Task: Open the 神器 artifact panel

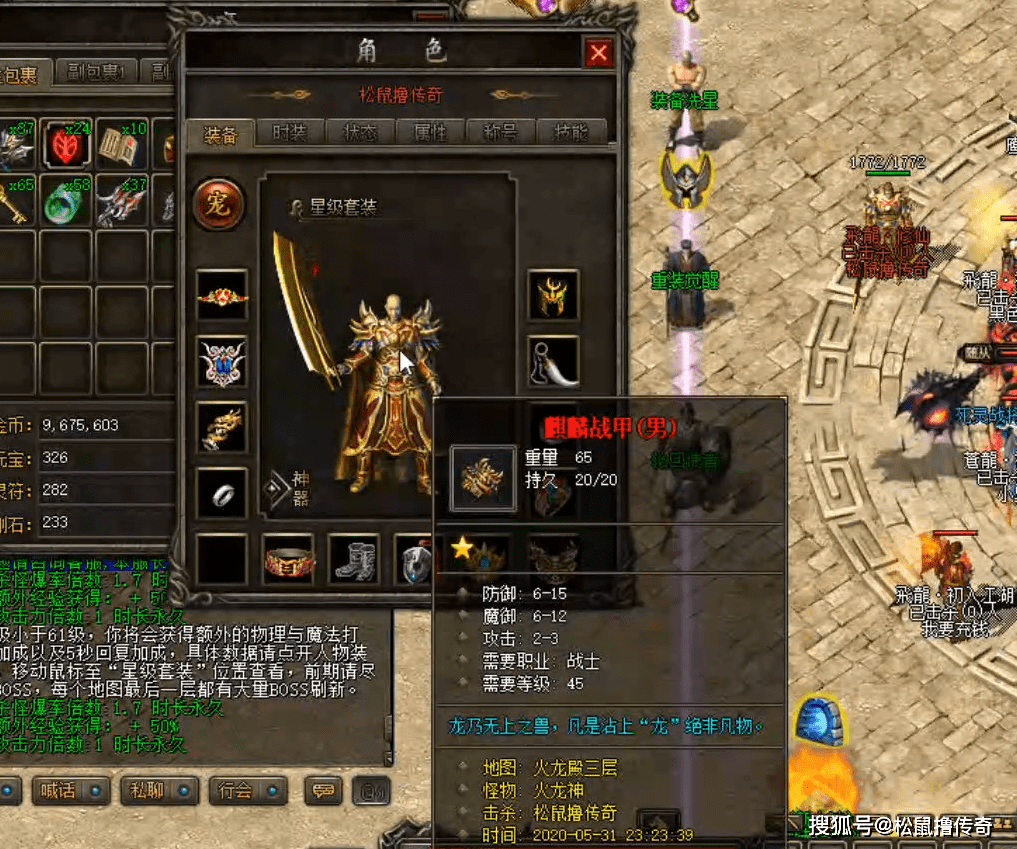Action: pyautogui.click(x=288, y=488)
